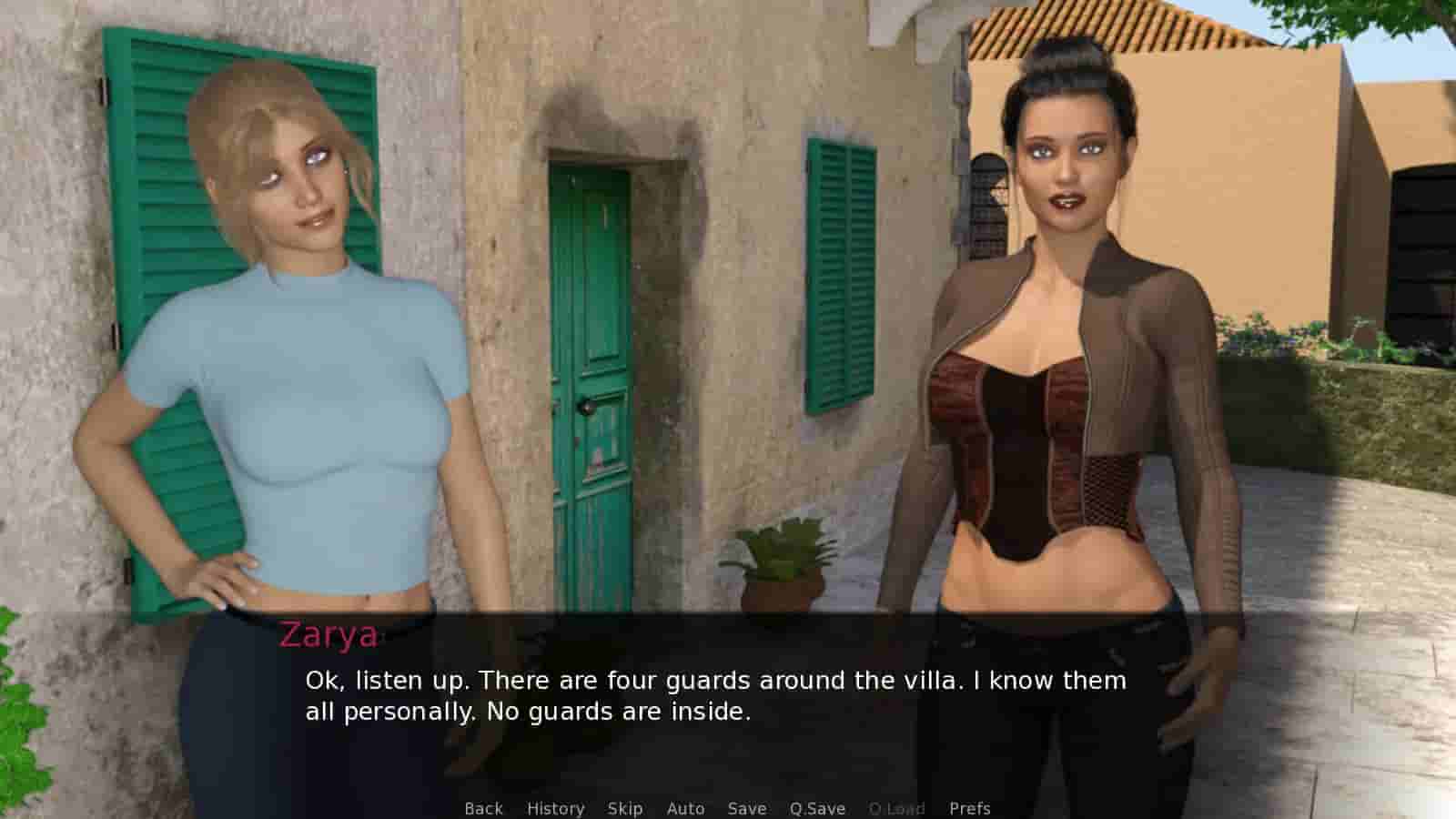
Task: Open the dialogue History log
Action: pos(556,808)
